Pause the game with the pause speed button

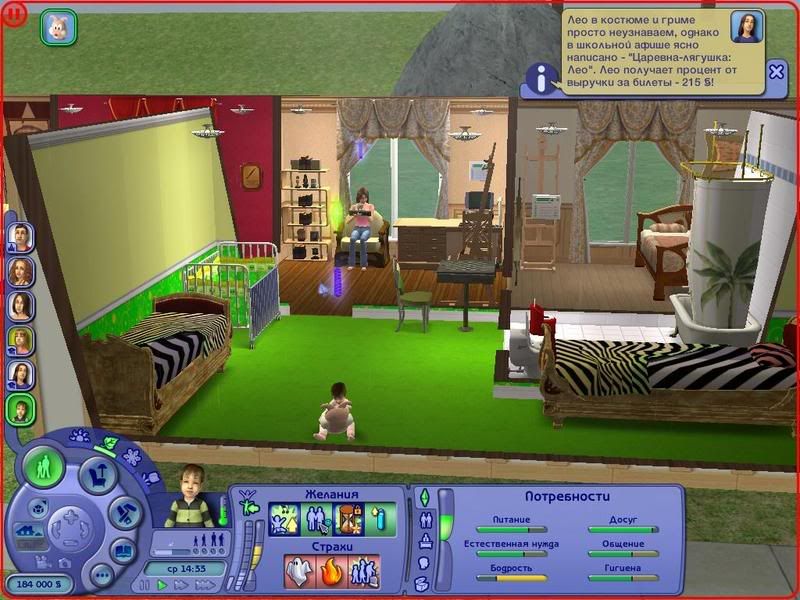pyautogui.click(x=145, y=585)
